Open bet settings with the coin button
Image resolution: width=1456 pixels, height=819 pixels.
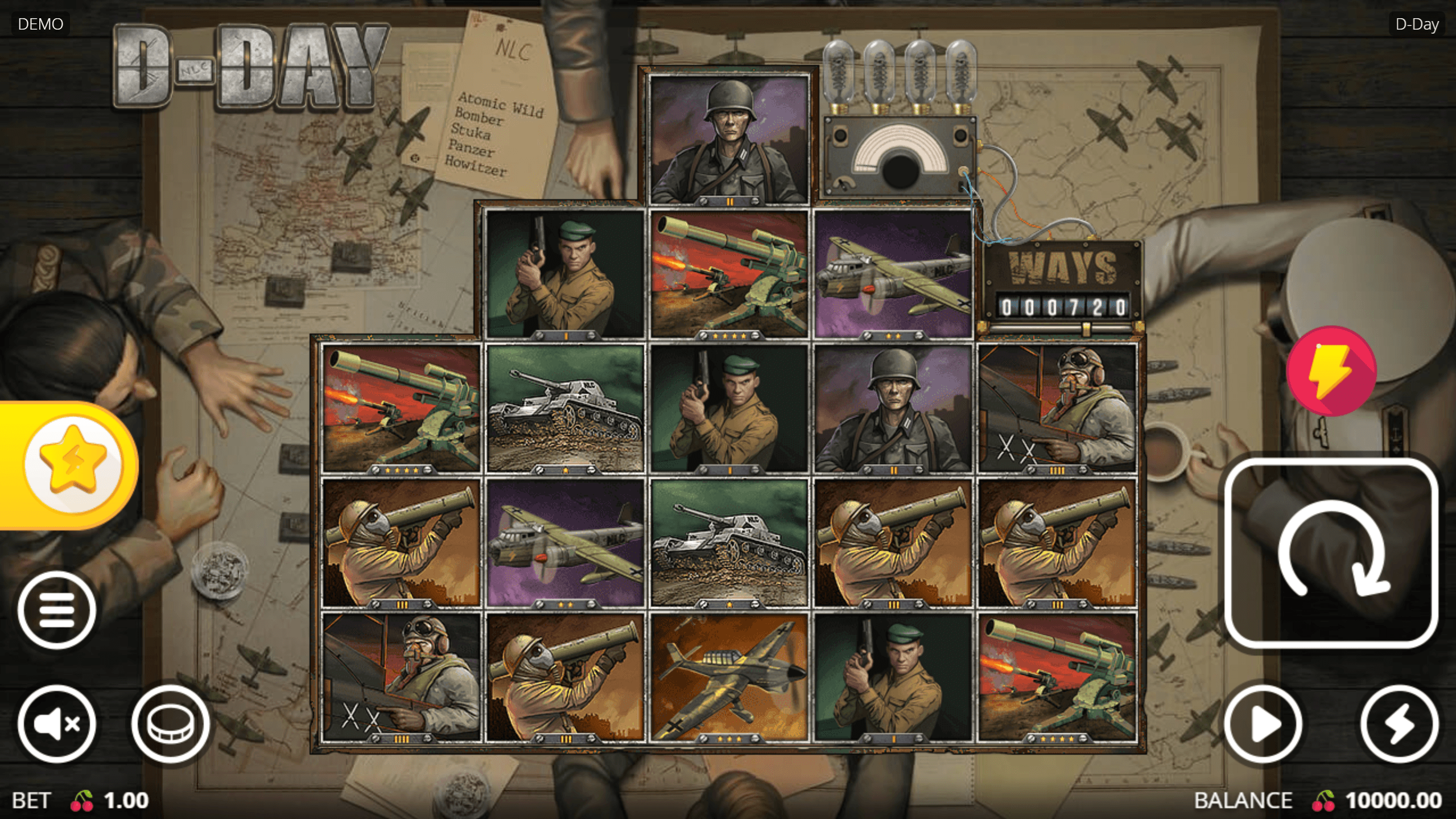(x=170, y=724)
